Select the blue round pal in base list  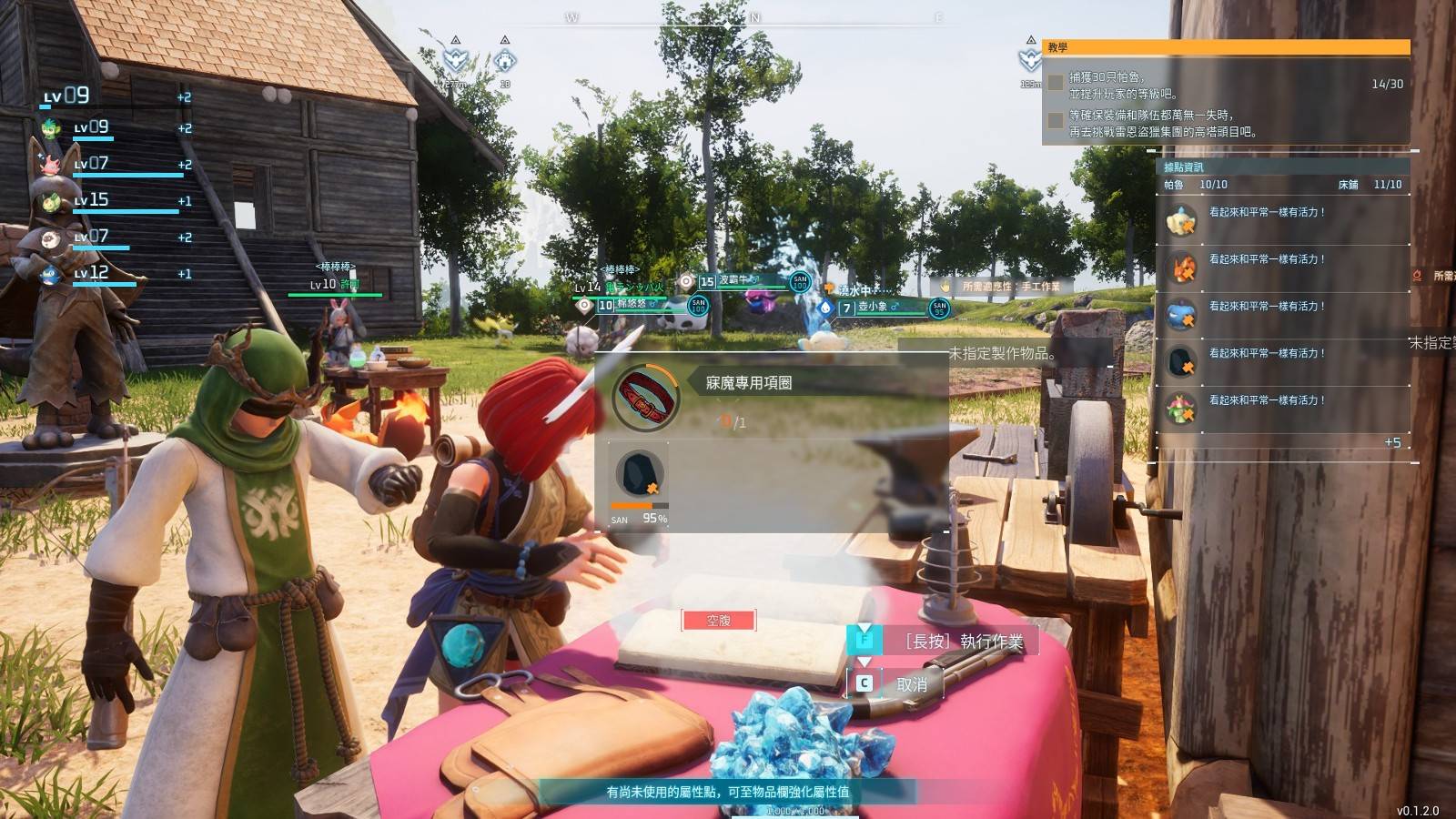pos(1181,316)
